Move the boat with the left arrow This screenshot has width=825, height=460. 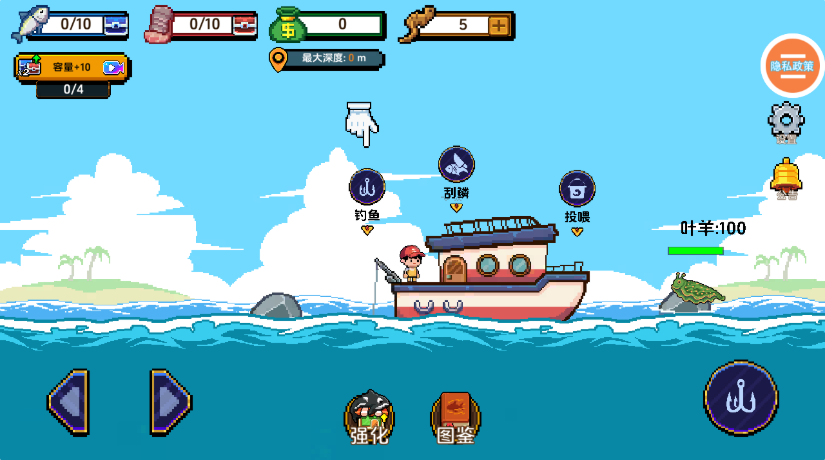click(x=68, y=402)
